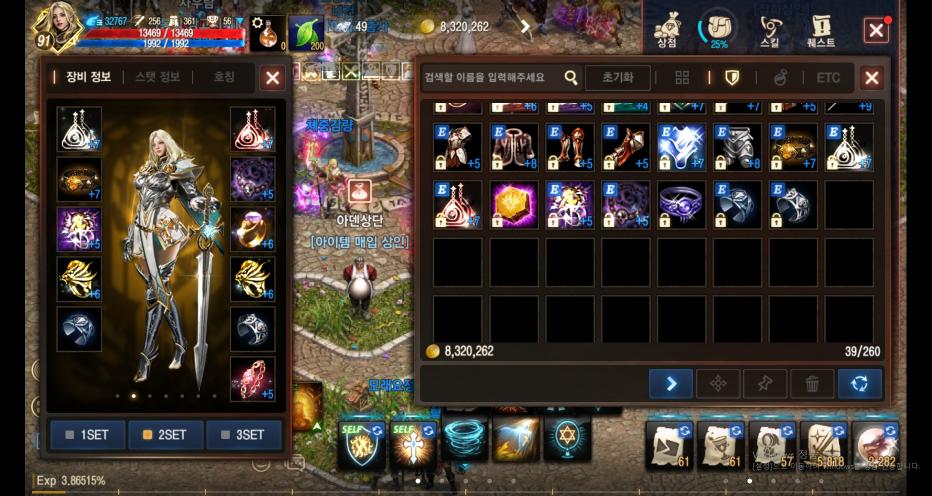932x496 pixels.
Task: Close the equipment info panel
Action: click(272, 78)
